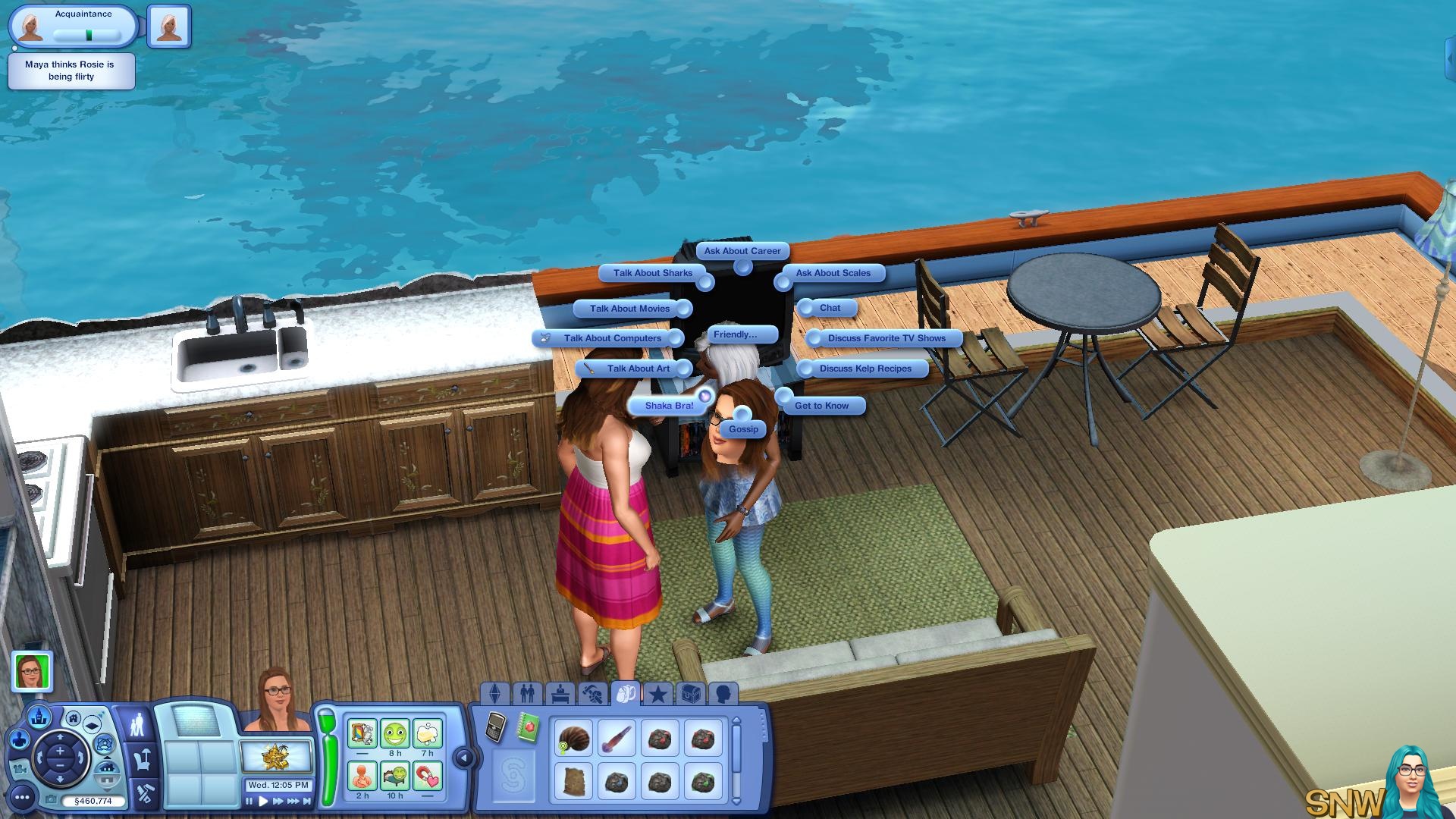The width and height of the screenshot is (1456, 819).
Task: Switch to the star Lifetime Rewards tab
Action: coord(658,693)
